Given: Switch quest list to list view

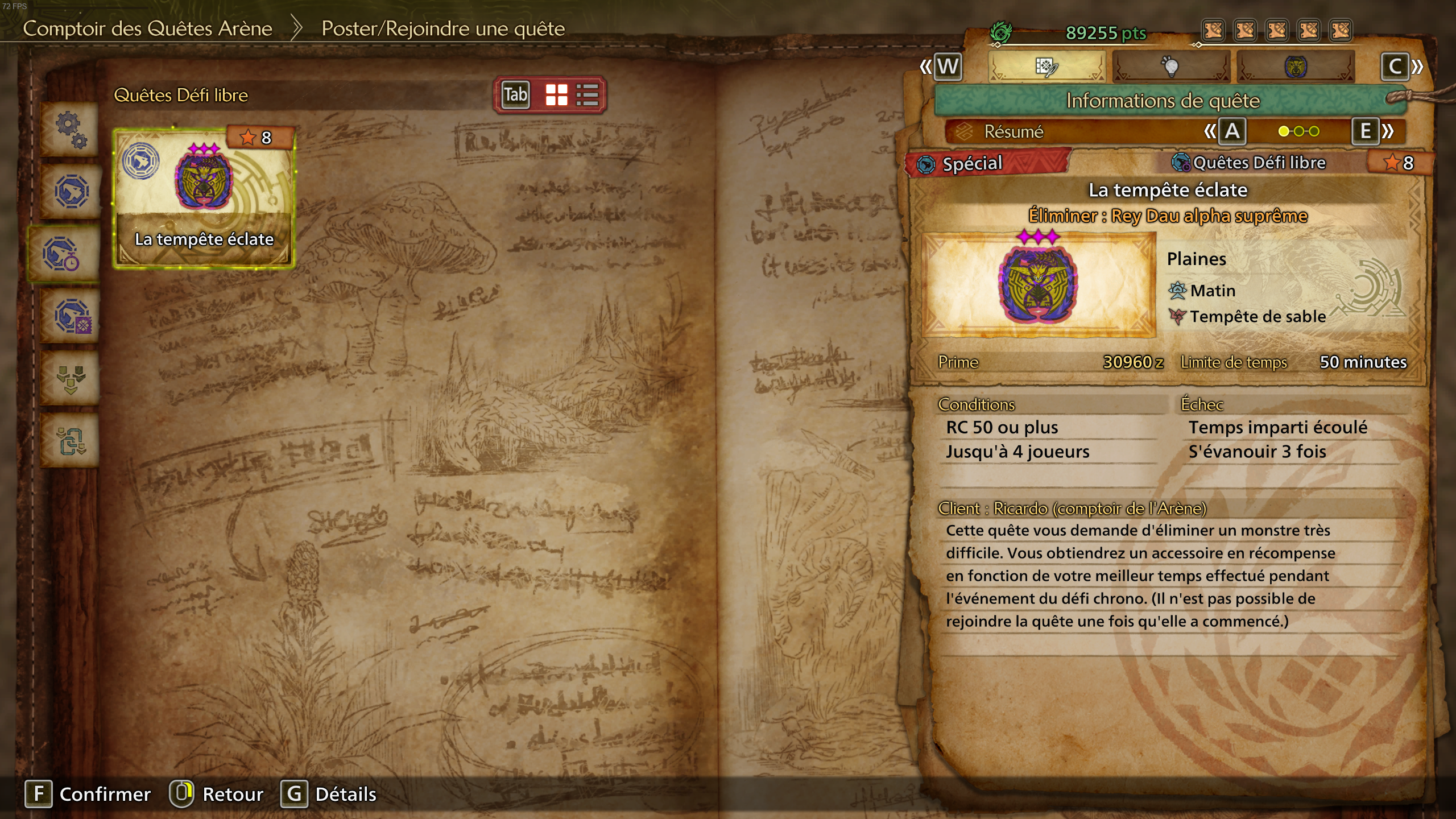Looking at the screenshot, I should click(x=587, y=96).
